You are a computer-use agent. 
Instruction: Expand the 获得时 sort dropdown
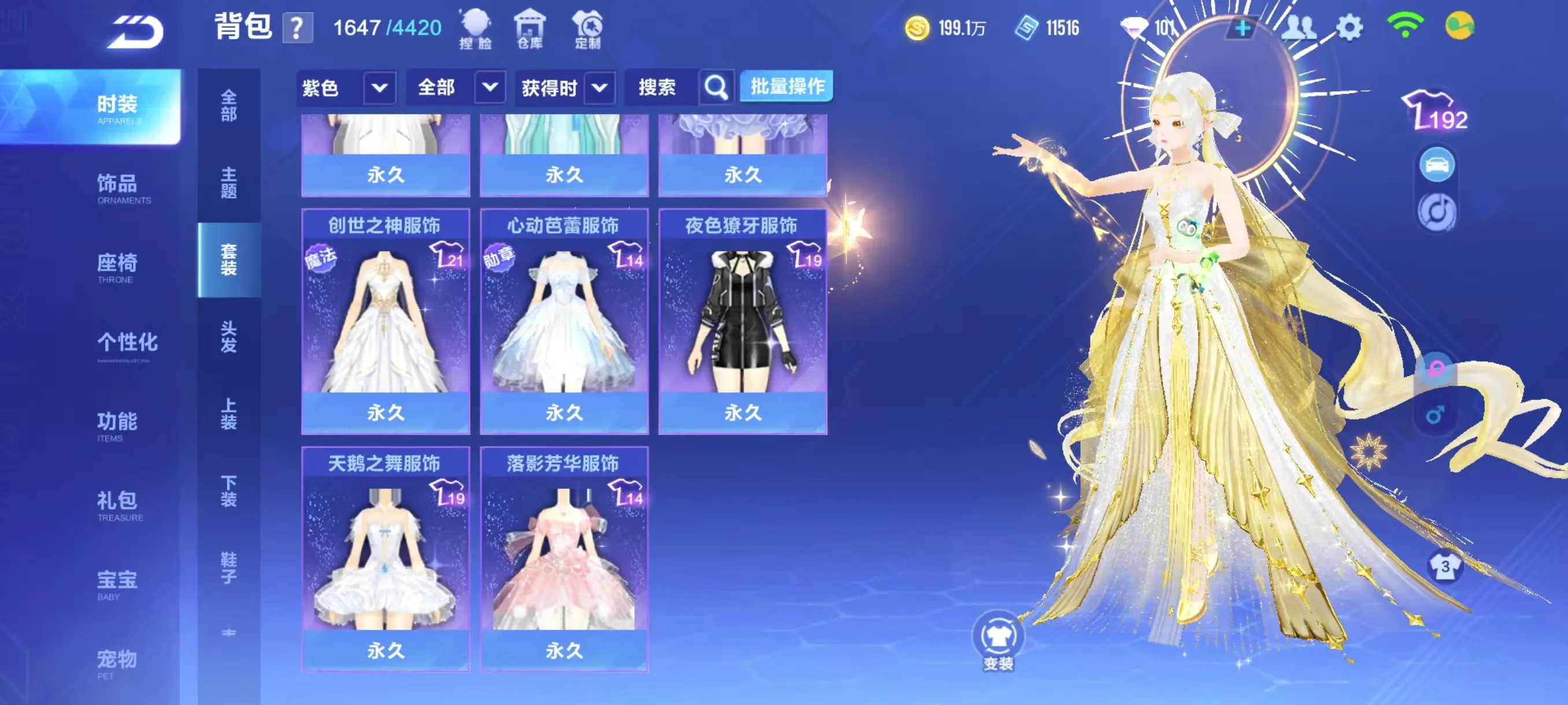[x=600, y=88]
